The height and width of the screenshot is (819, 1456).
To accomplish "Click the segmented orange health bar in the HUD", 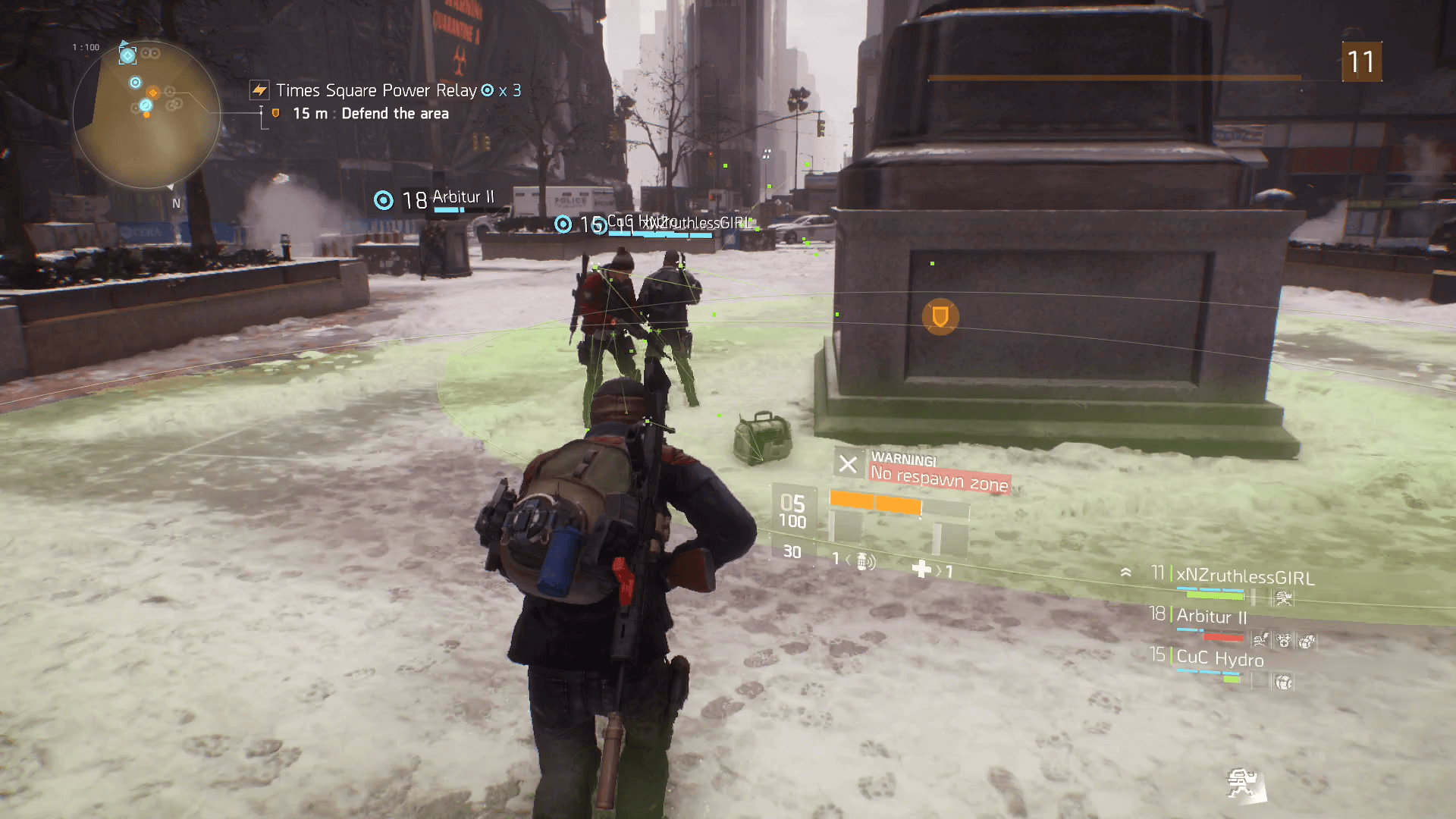I will click(876, 502).
